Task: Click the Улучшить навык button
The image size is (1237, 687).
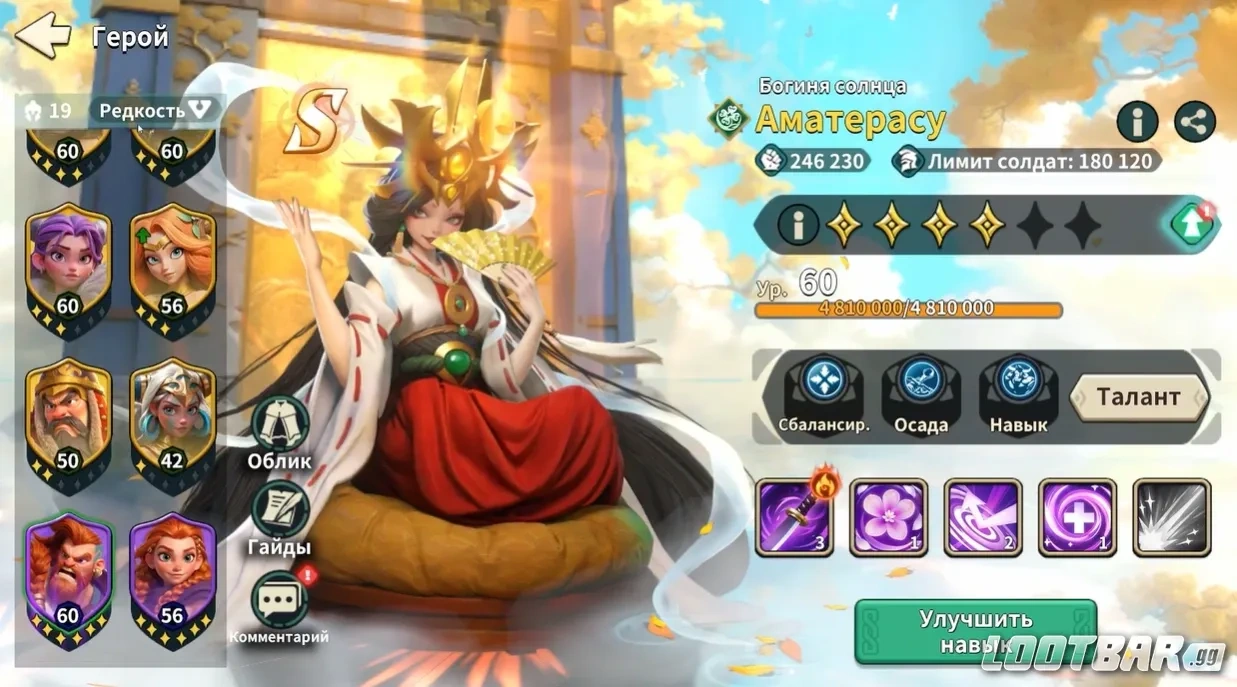Action: tap(975, 632)
